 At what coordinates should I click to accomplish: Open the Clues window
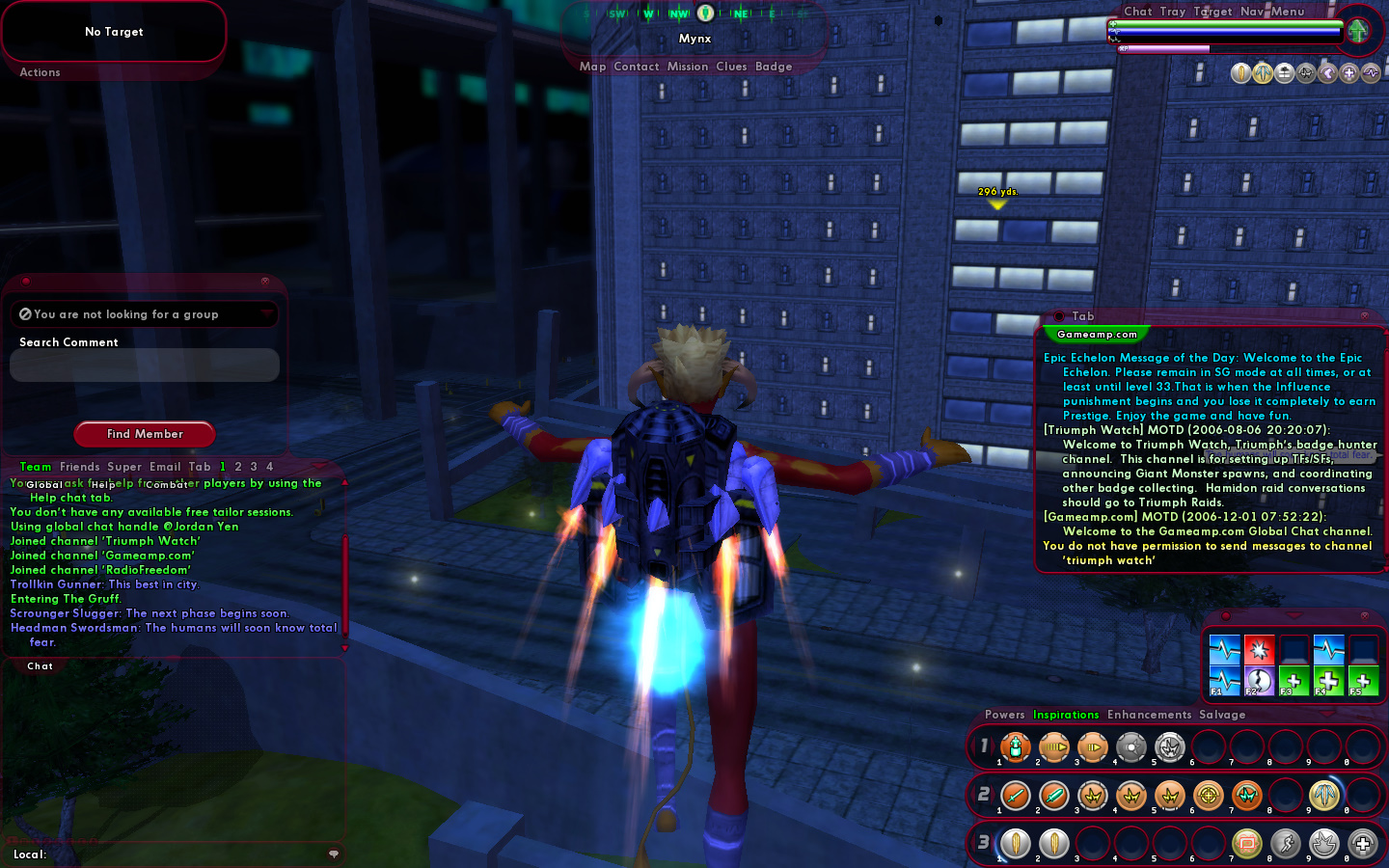731,67
